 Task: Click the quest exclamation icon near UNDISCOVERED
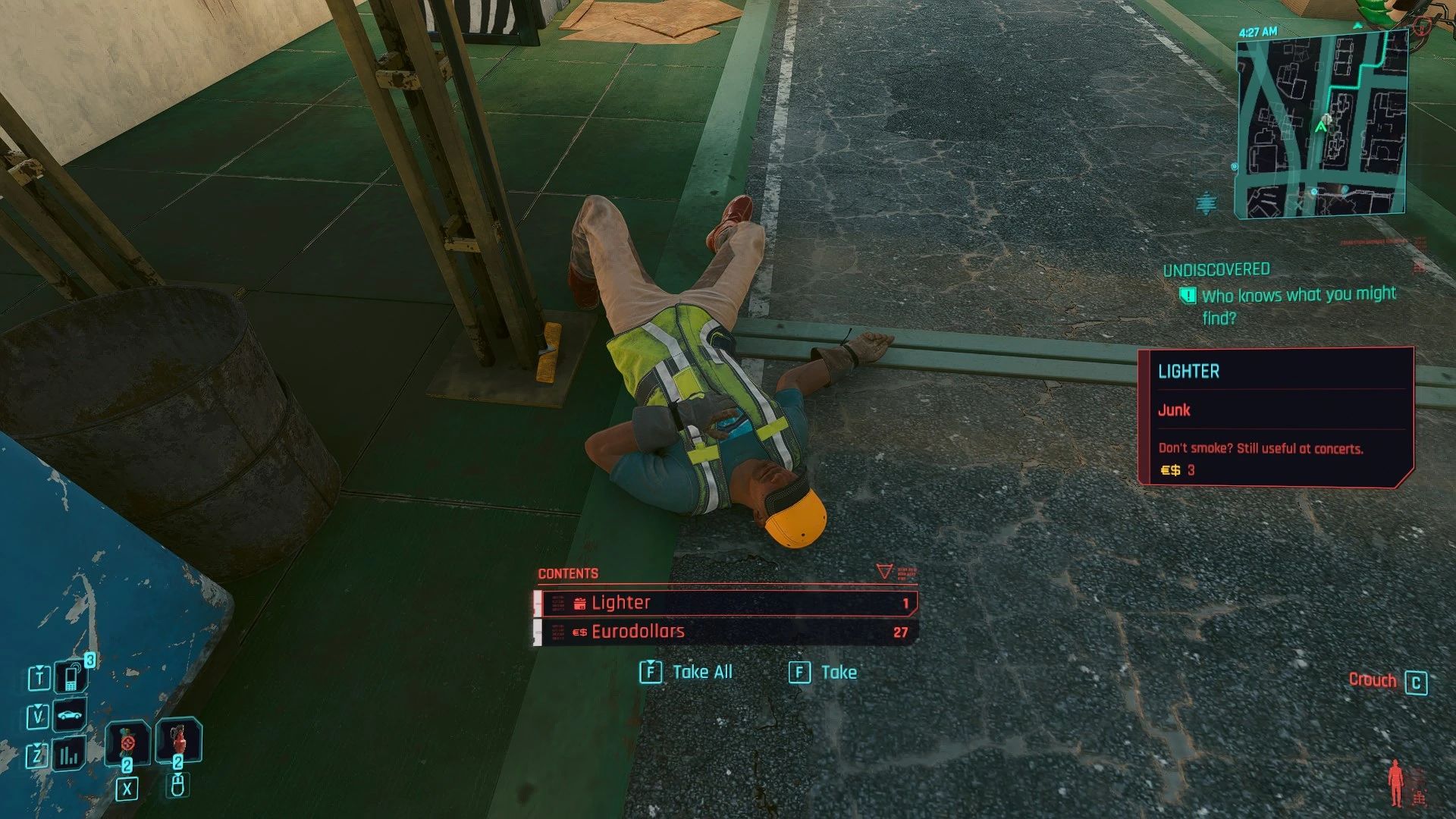[1190, 293]
